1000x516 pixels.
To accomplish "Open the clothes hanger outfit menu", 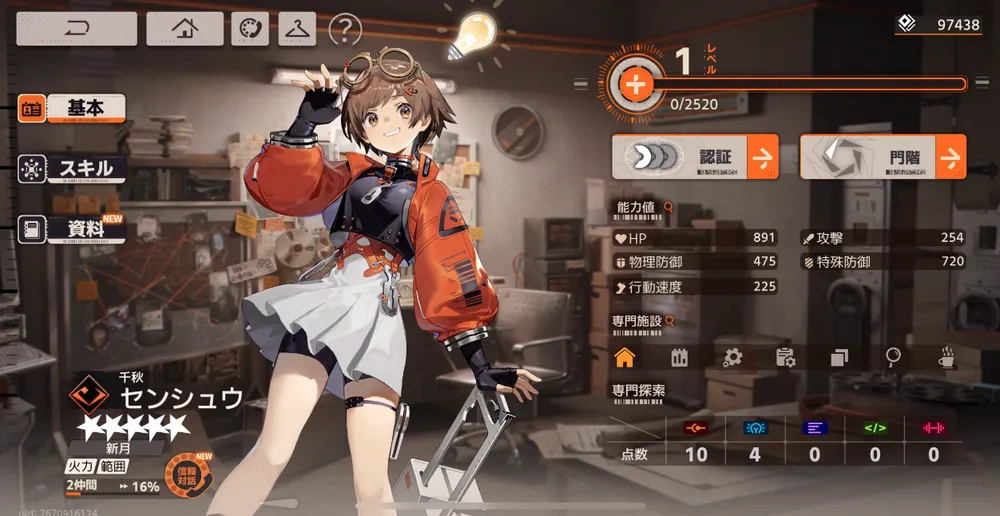I will click(297, 29).
